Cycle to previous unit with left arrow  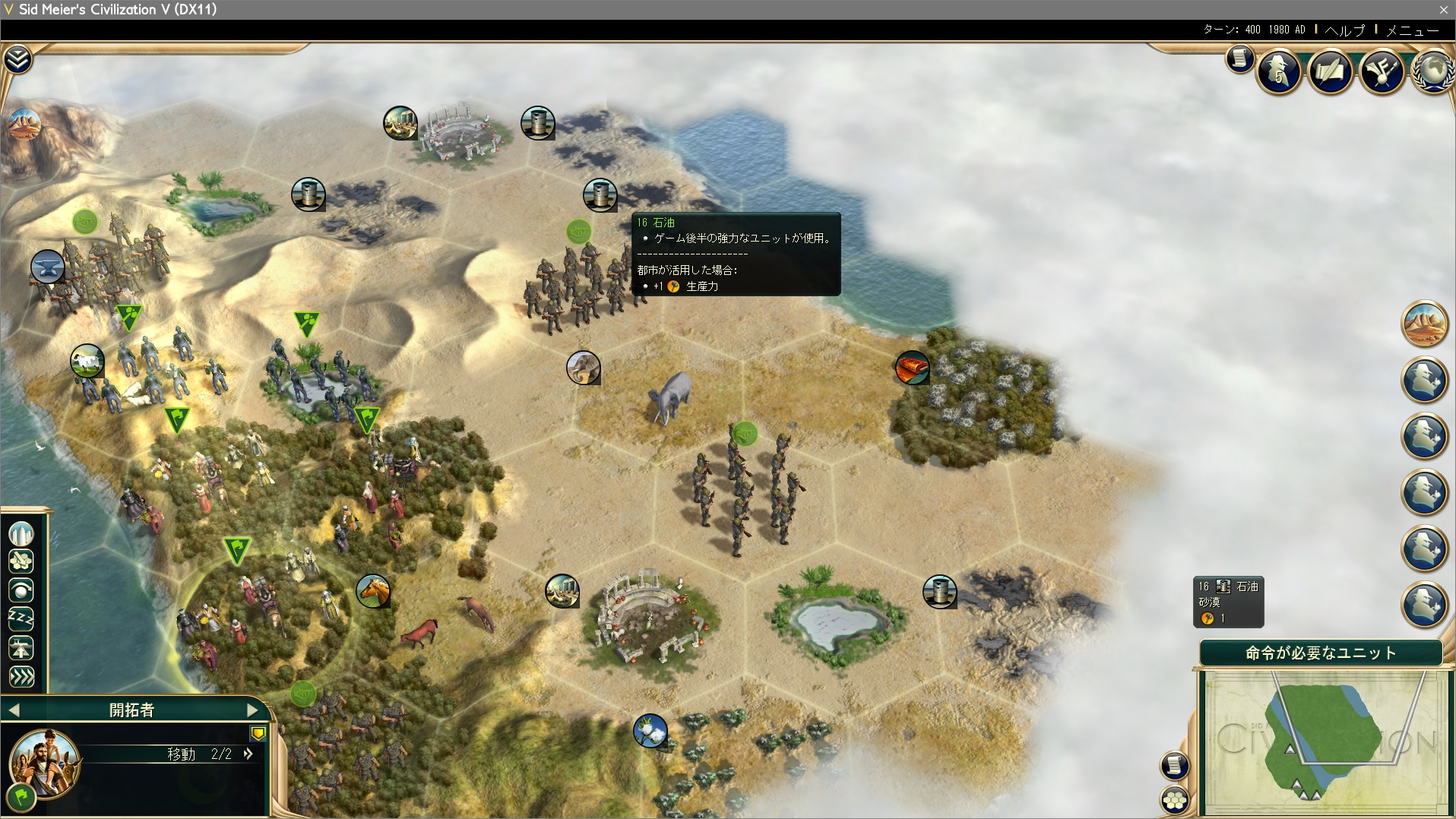coord(14,710)
